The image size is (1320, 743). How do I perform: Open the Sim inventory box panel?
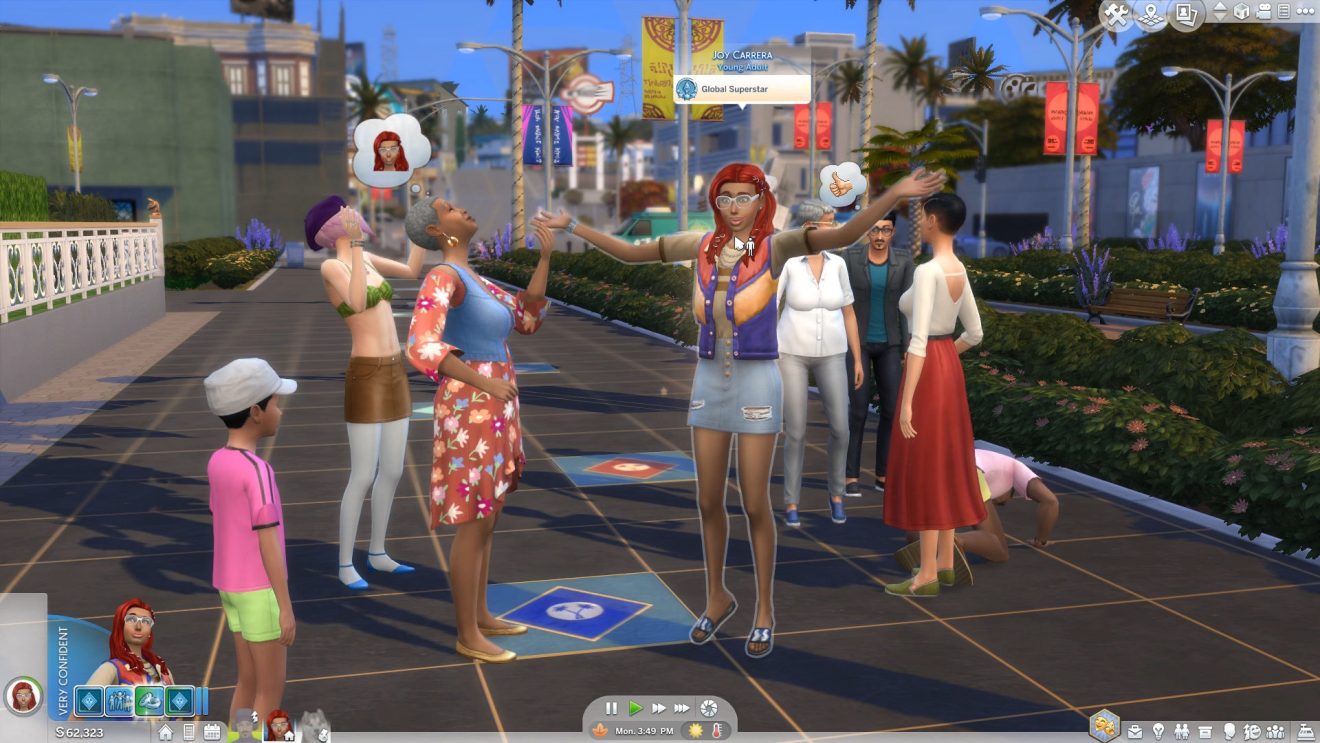pyautogui.click(x=1205, y=731)
